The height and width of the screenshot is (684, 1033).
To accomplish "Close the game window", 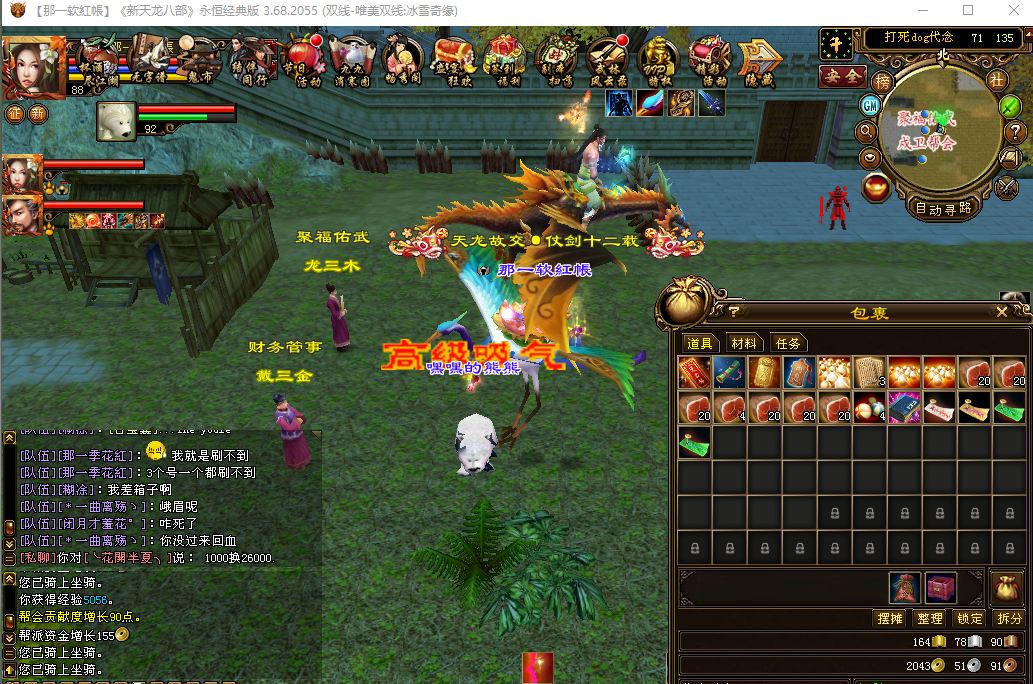I will (1009, 11).
